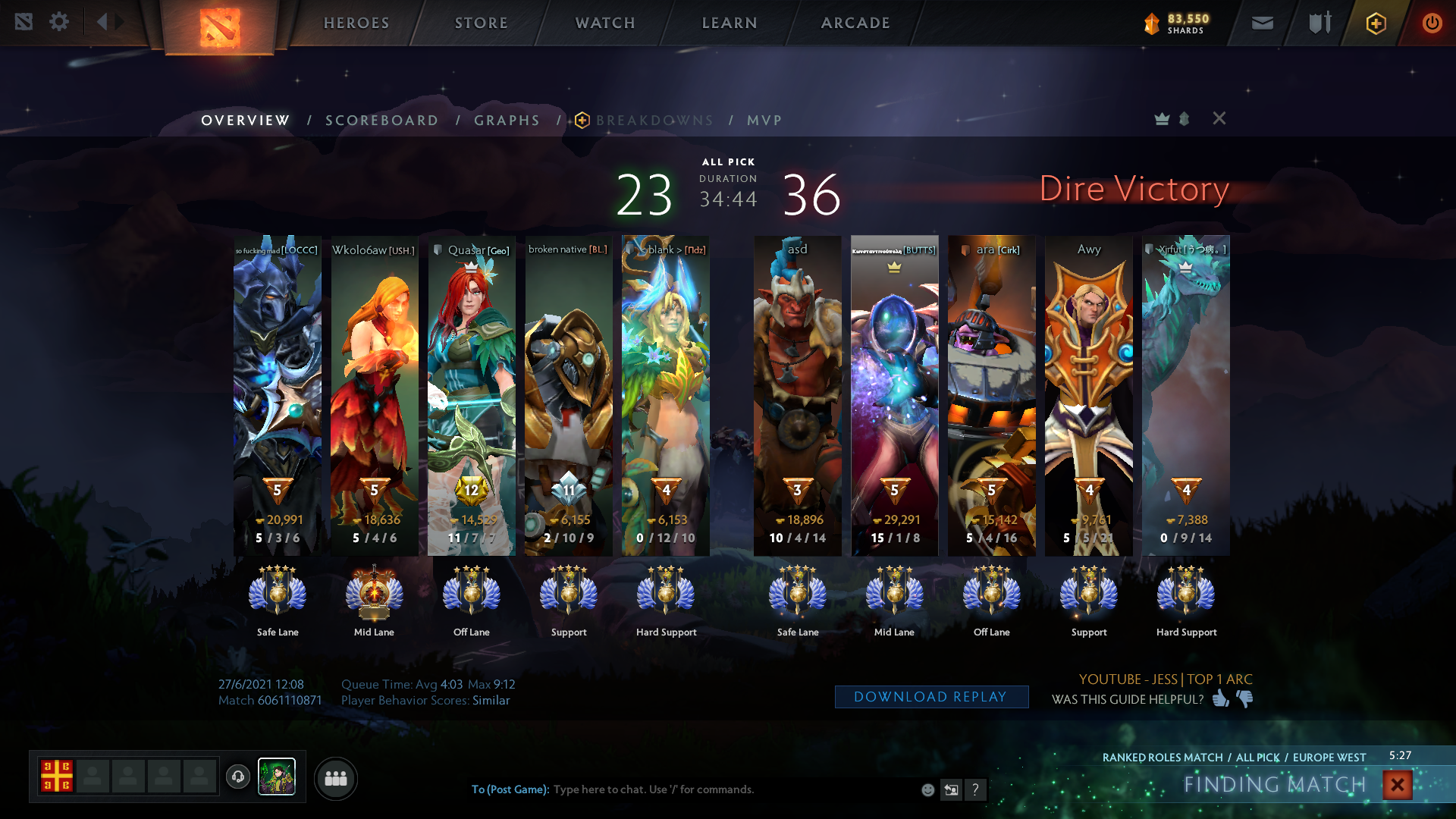Screen dimensions: 1456x819
Task: Open the settings gear icon
Action: pyautogui.click(x=59, y=22)
